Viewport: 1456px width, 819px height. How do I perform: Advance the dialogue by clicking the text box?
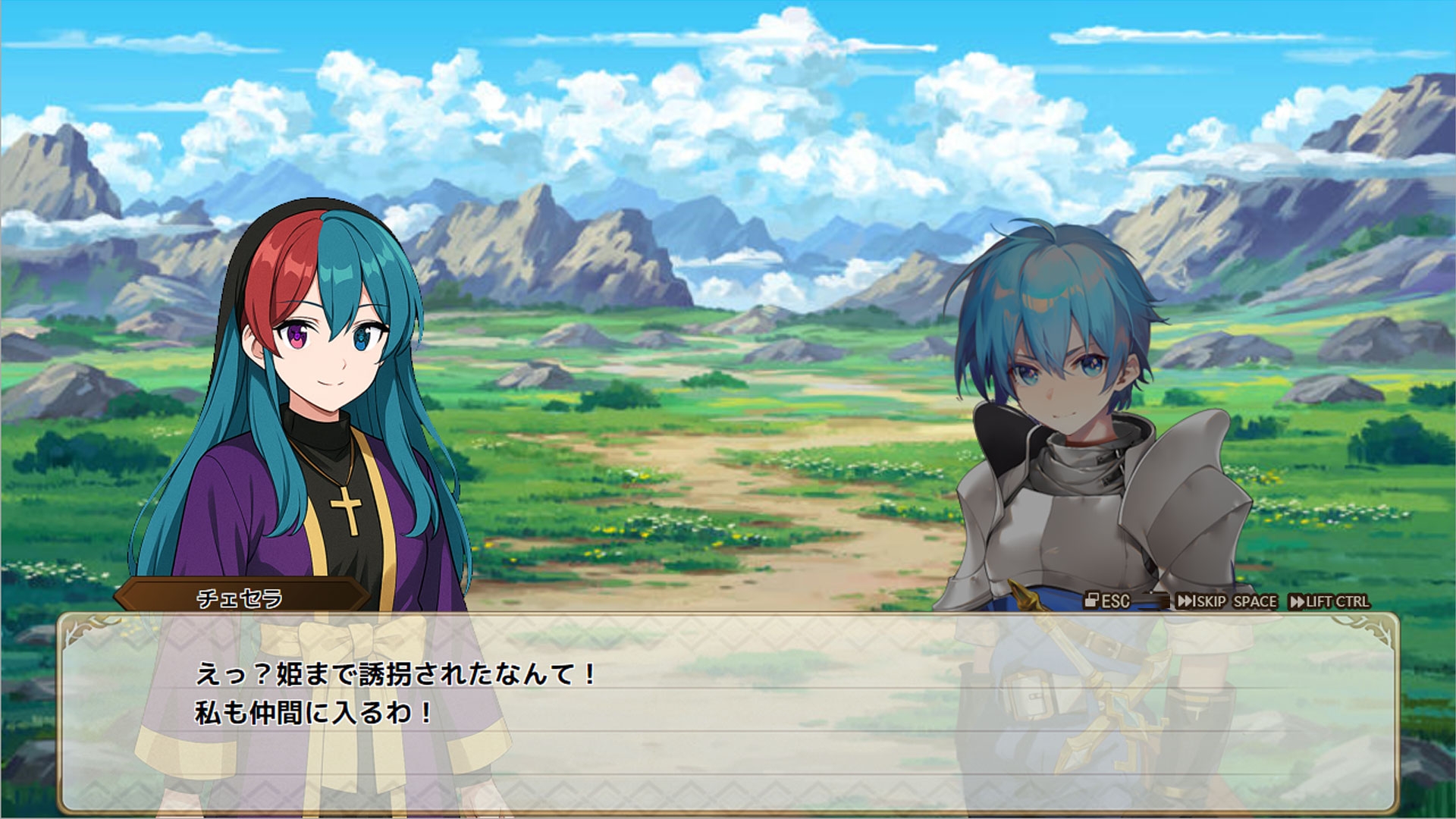point(728,711)
